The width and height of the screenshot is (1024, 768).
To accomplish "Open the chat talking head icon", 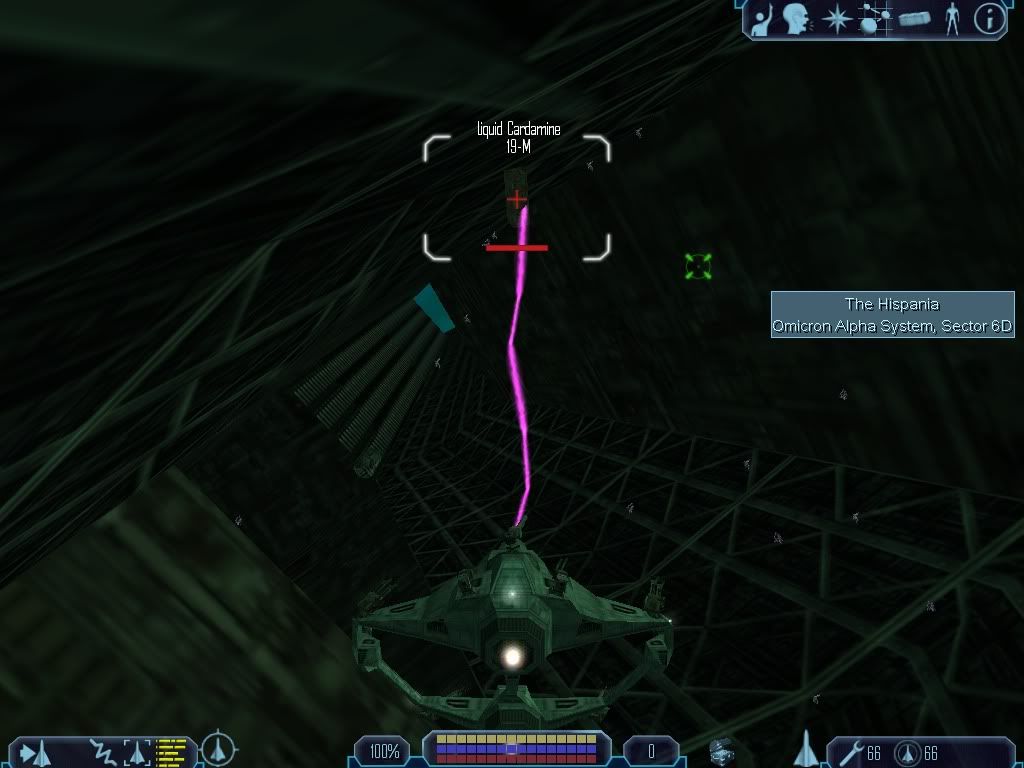I will (796, 19).
